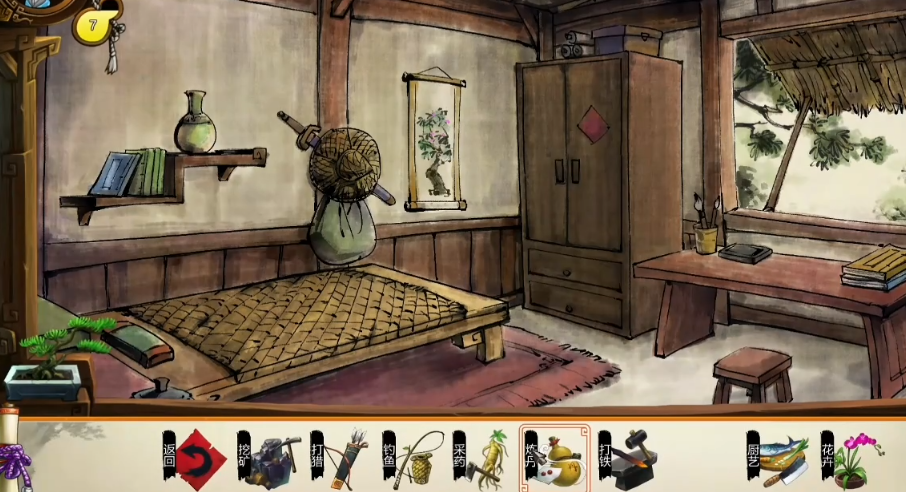Viewport: 906px width, 492px height.
Task: Open the 厨艺 cooking fish icon
Action: [784, 460]
